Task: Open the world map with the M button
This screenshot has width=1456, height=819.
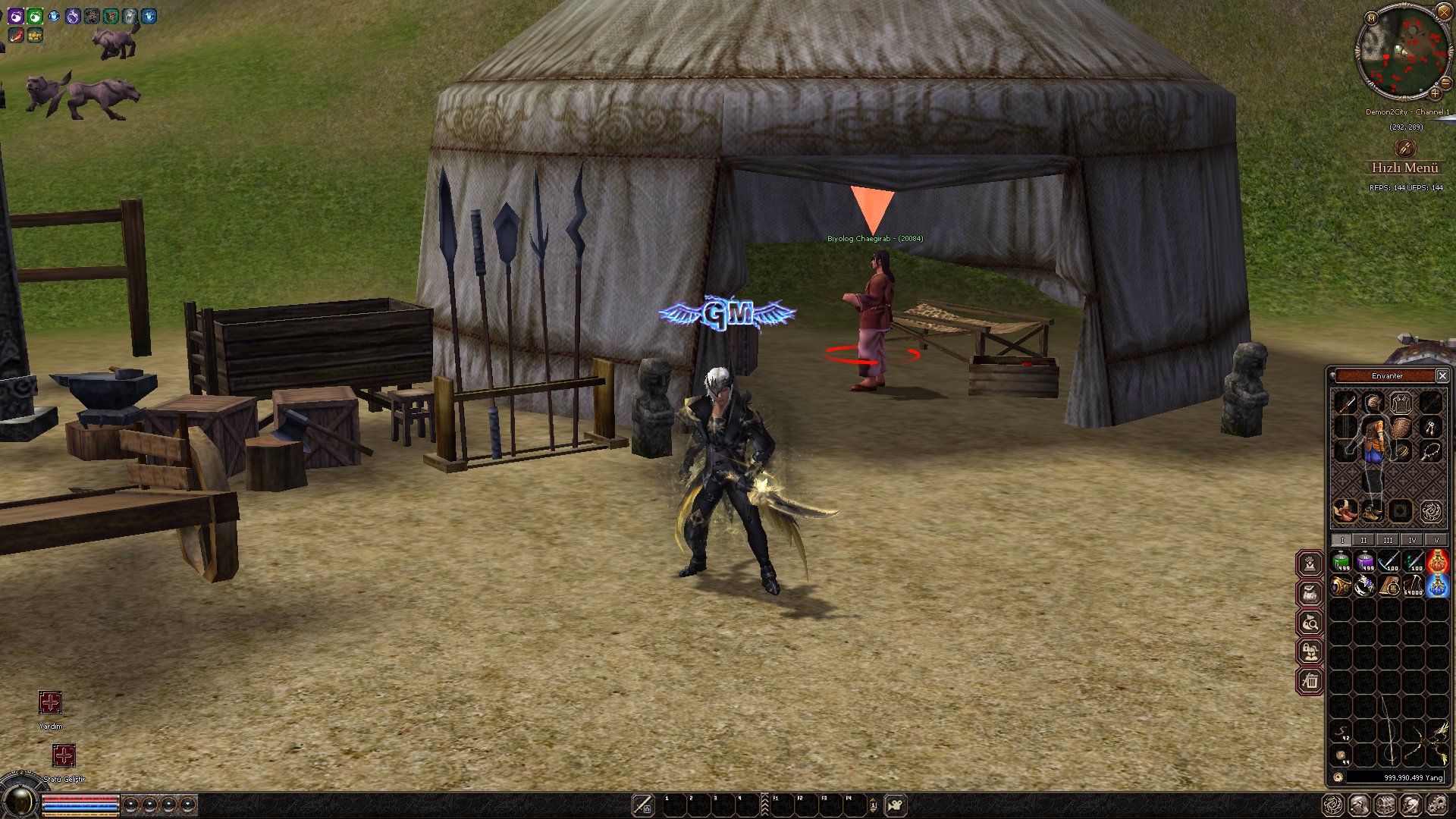Action: pos(1370,17)
